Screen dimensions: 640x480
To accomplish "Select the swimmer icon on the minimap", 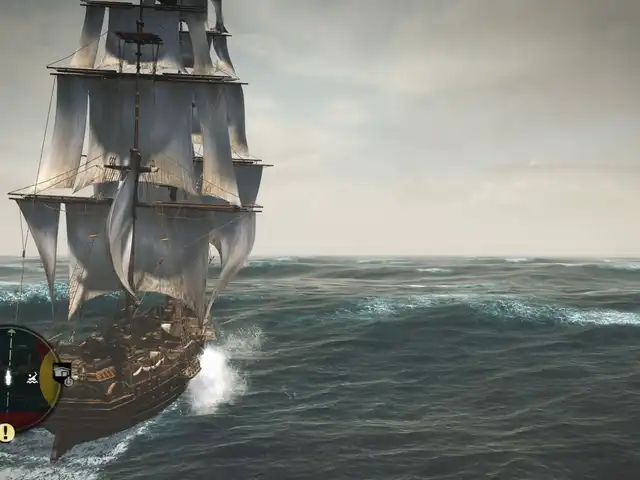I will pyautogui.click(x=33, y=378).
